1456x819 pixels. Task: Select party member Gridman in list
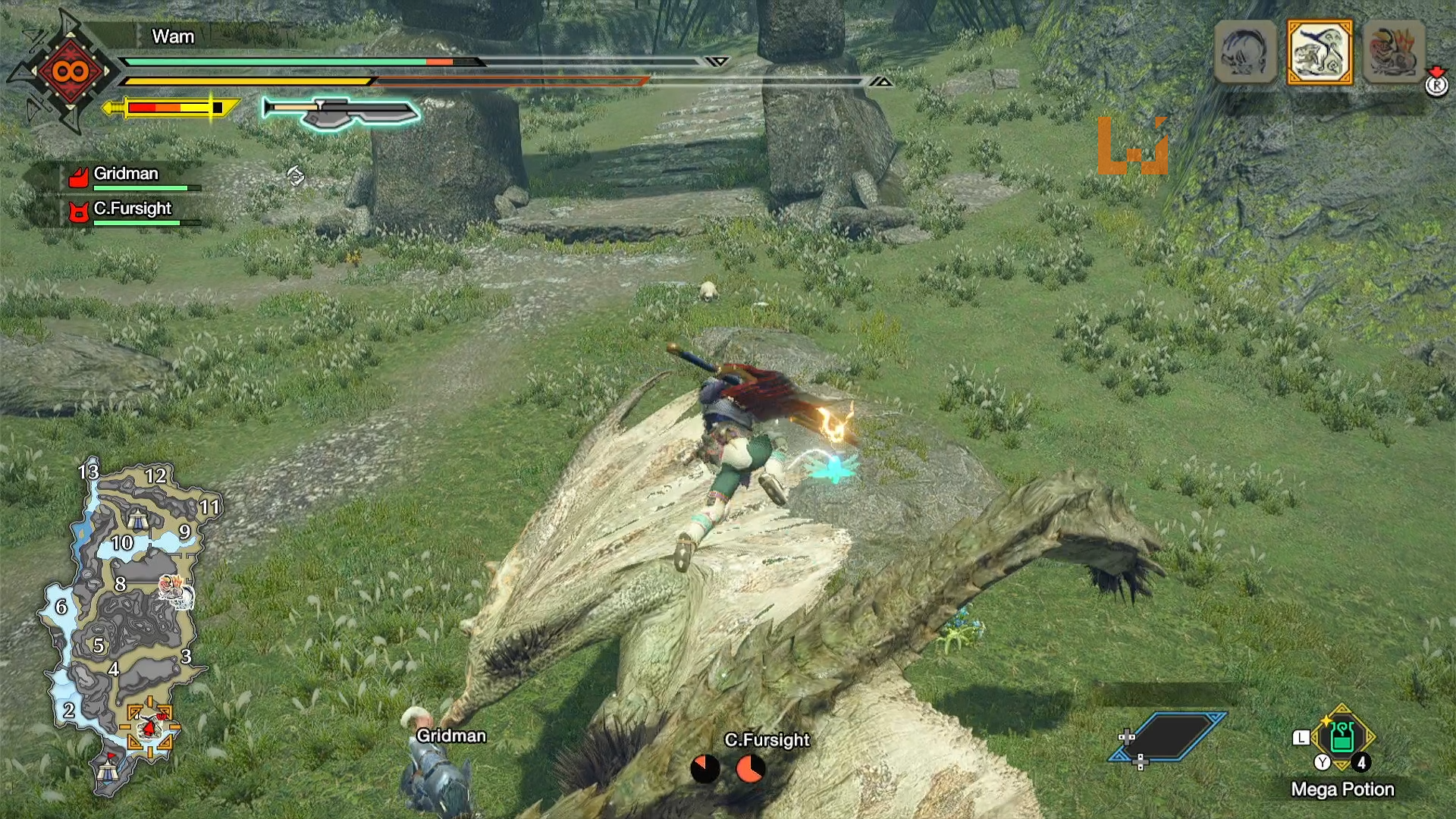point(126,175)
